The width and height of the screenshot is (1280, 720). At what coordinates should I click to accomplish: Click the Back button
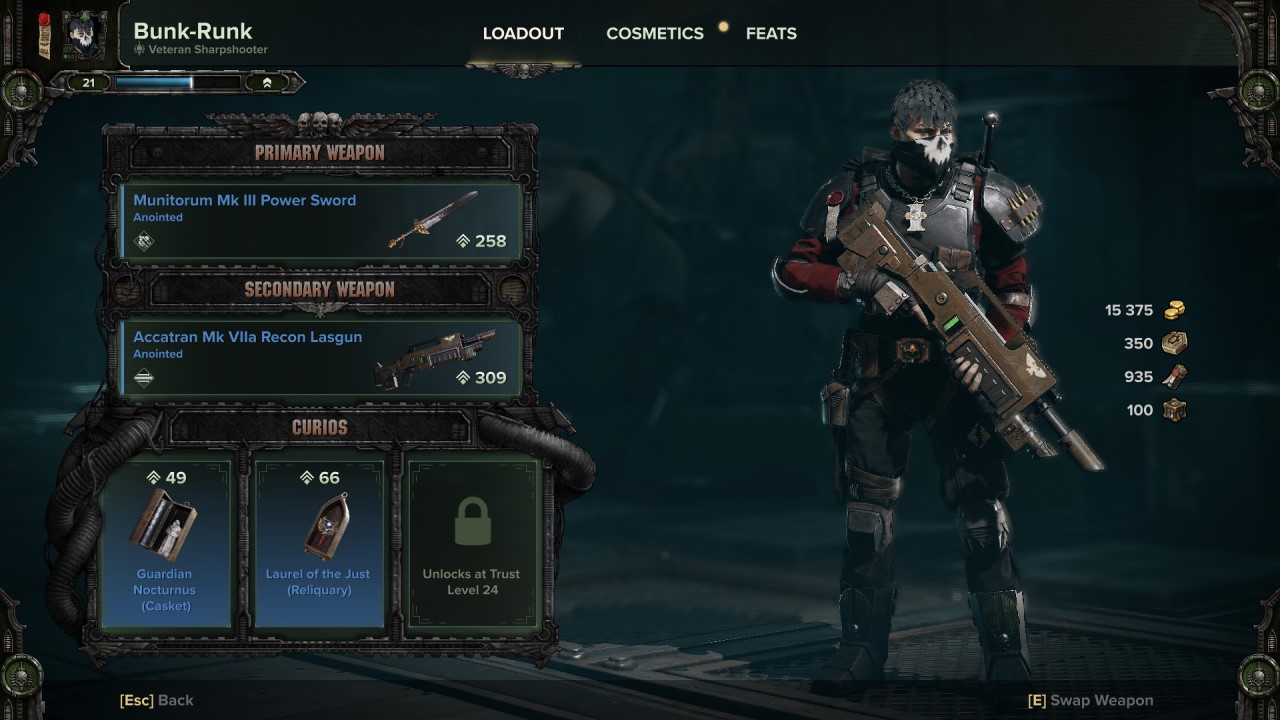coord(156,700)
